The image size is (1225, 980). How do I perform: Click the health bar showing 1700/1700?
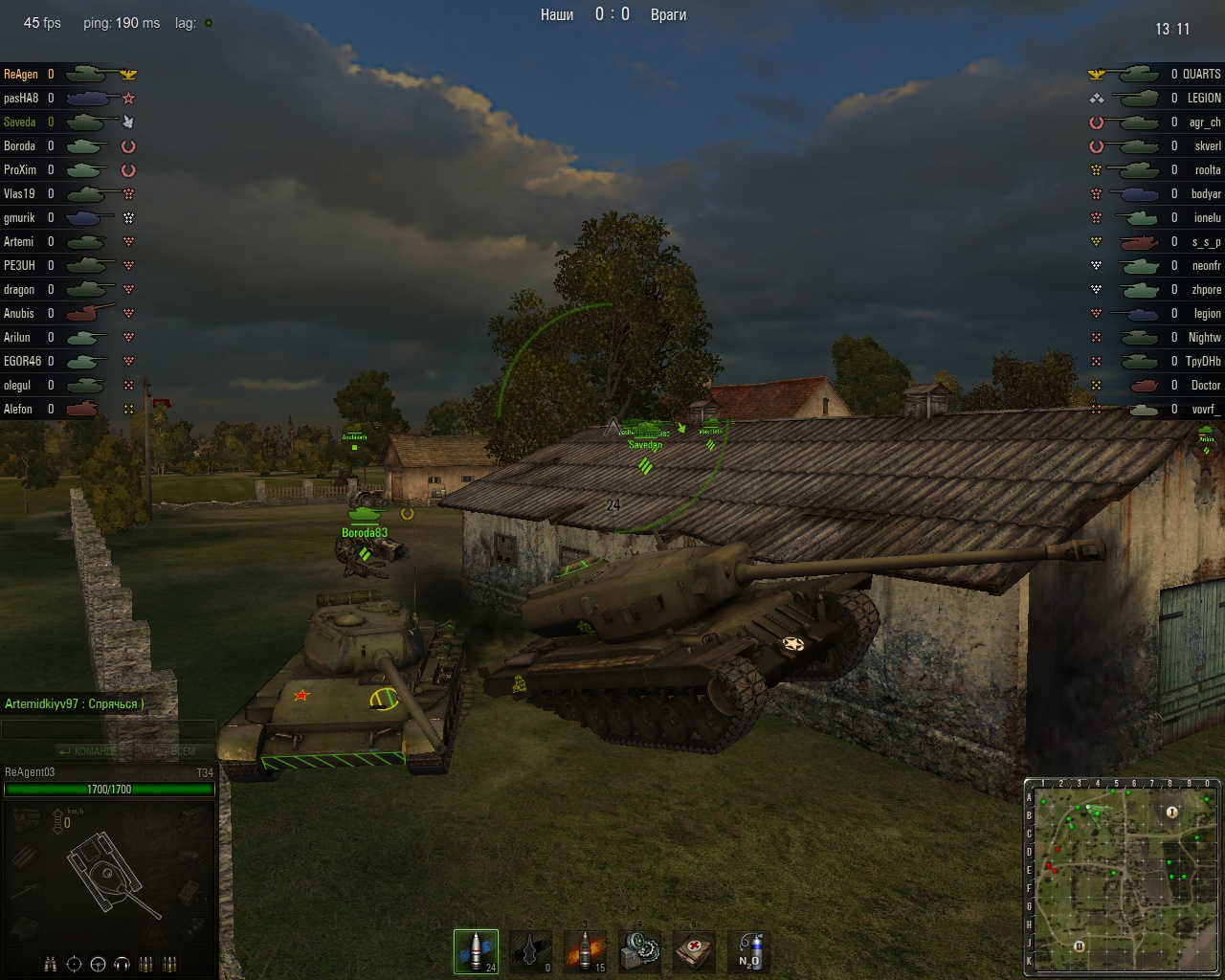click(110, 789)
